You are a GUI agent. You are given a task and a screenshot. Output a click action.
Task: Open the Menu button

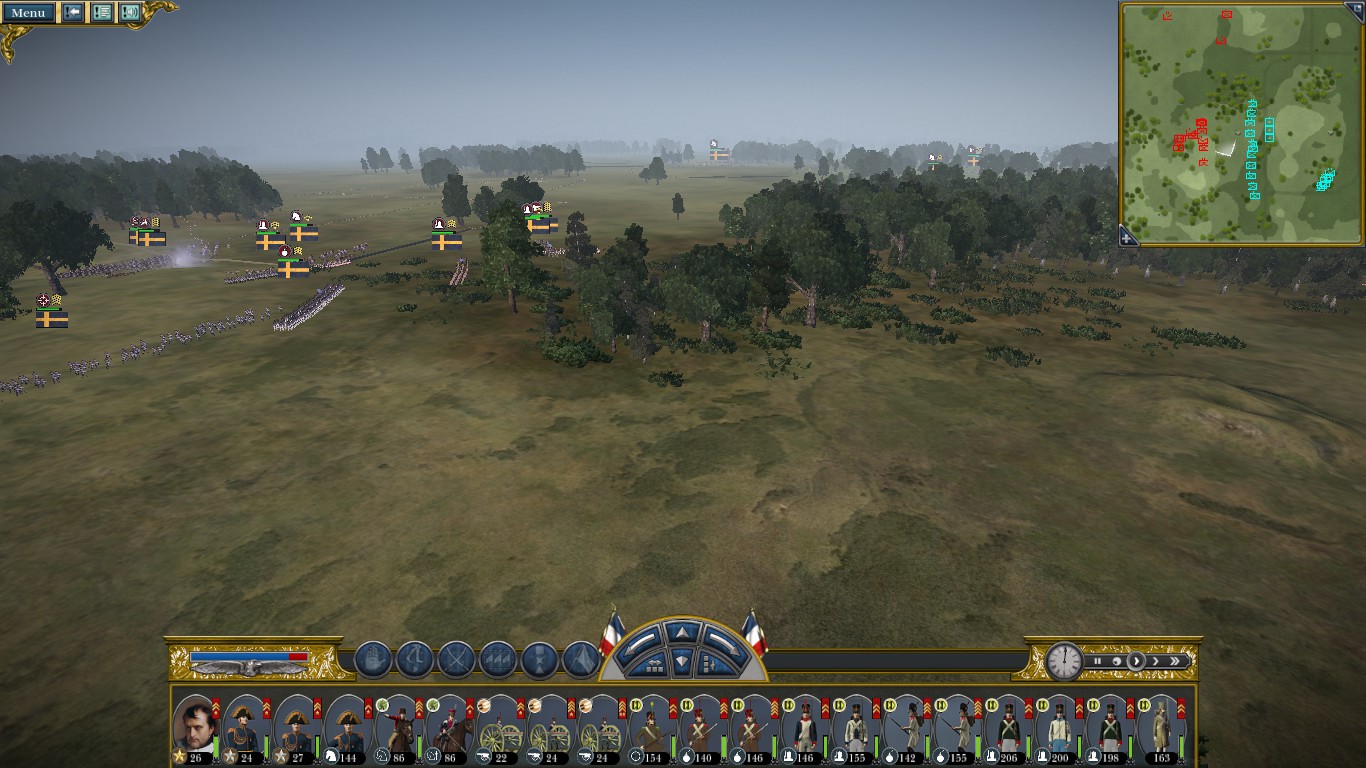pos(28,13)
